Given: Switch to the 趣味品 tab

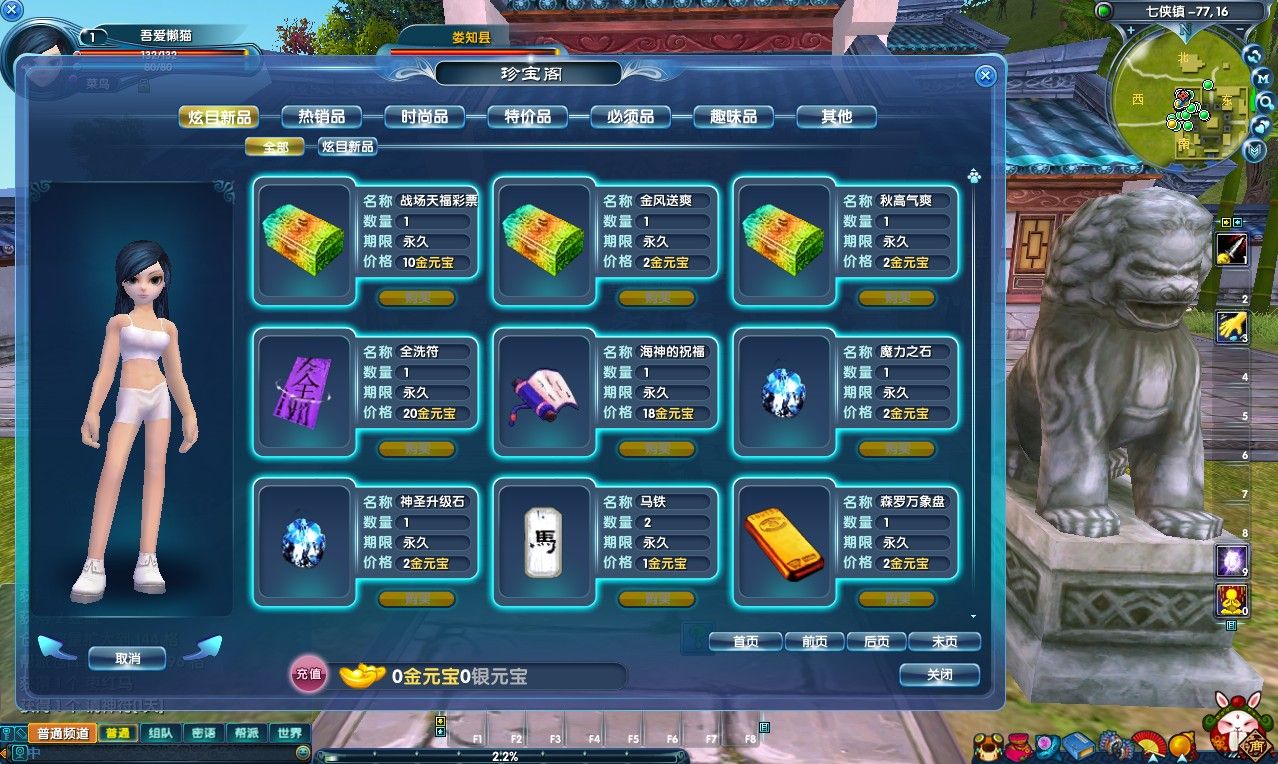Looking at the screenshot, I should (733, 117).
